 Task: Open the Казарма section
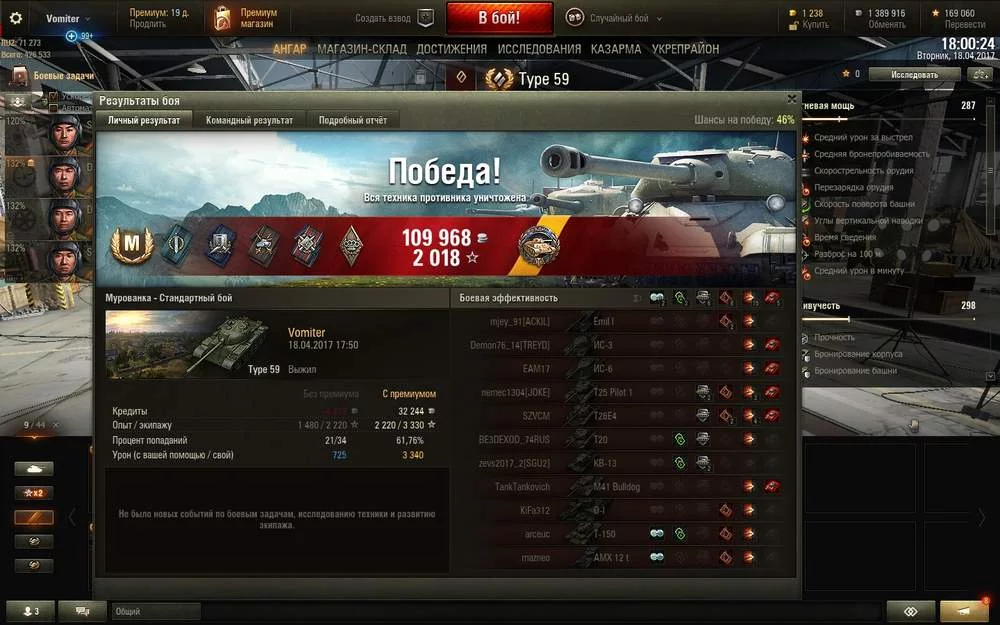click(x=616, y=49)
